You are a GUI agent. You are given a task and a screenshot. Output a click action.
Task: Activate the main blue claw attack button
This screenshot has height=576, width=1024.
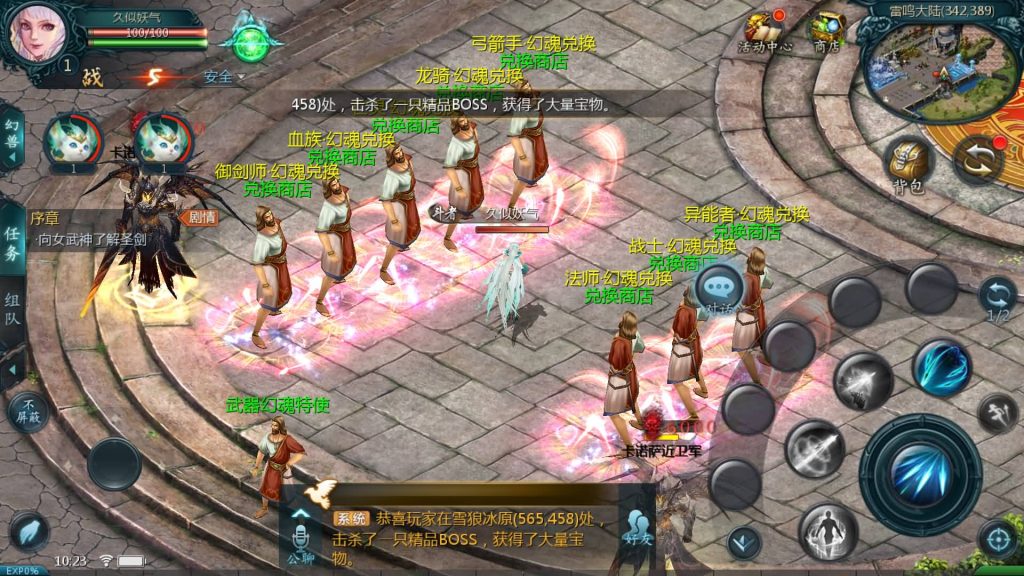pos(920,474)
